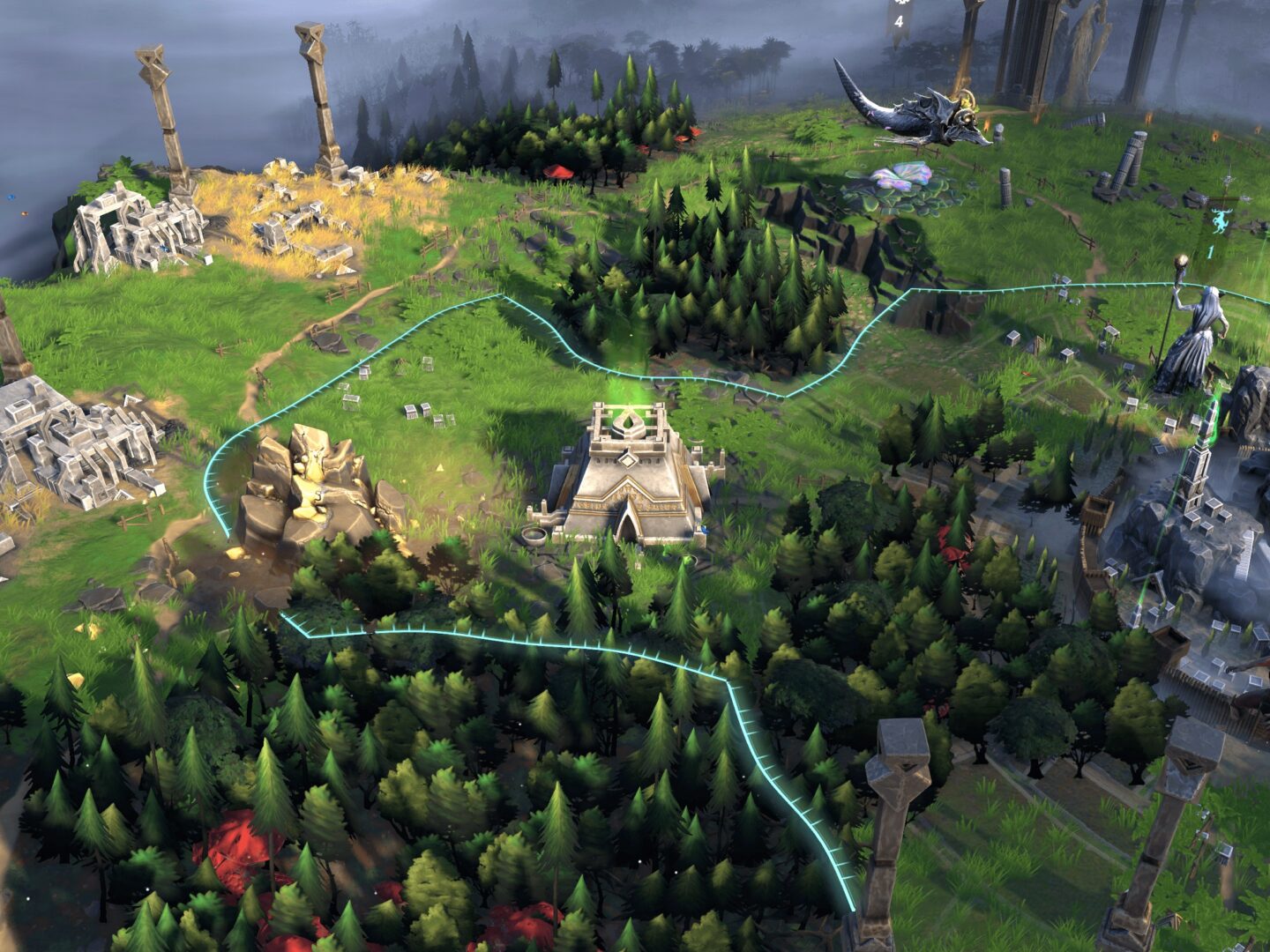Select the cyan stag army banner
The height and width of the screenshot is (952, 1270).
(x=1219, y=221)
